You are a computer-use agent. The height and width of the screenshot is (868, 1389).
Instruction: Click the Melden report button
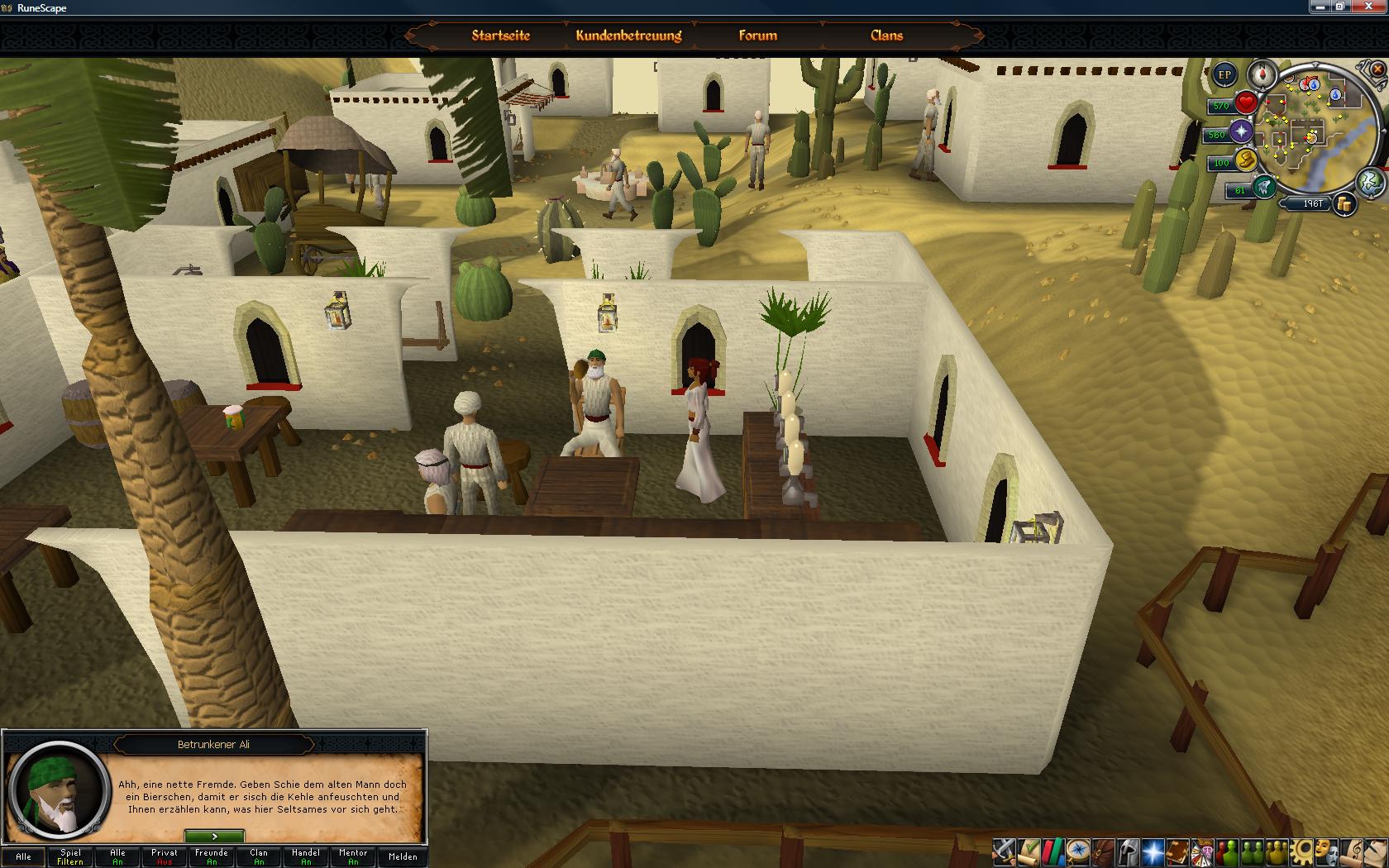(x=403, y=856)
